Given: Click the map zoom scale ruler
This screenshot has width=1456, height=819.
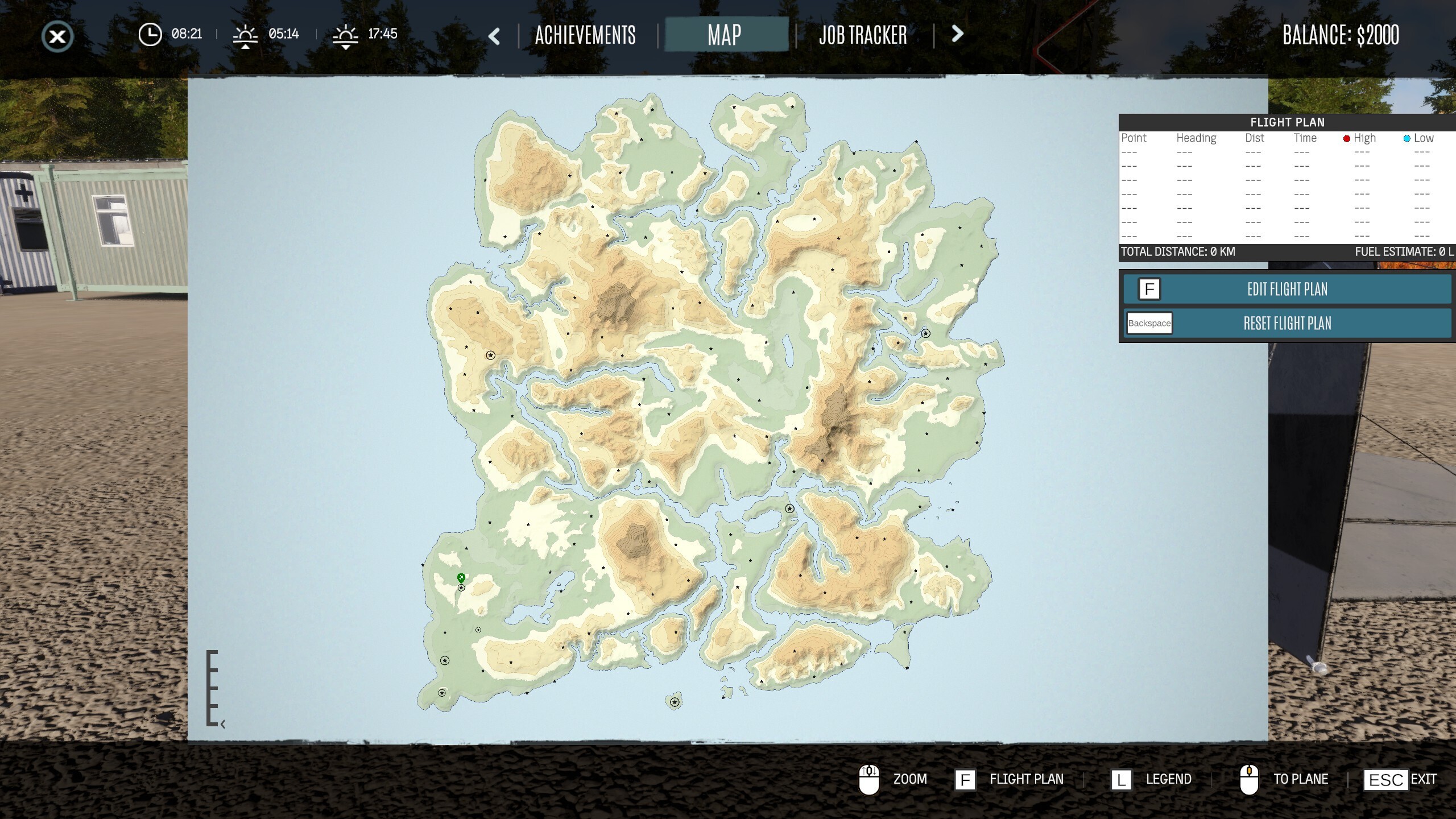Looking at the screenshot, I should pyautogui.click(x=212, y=688).
